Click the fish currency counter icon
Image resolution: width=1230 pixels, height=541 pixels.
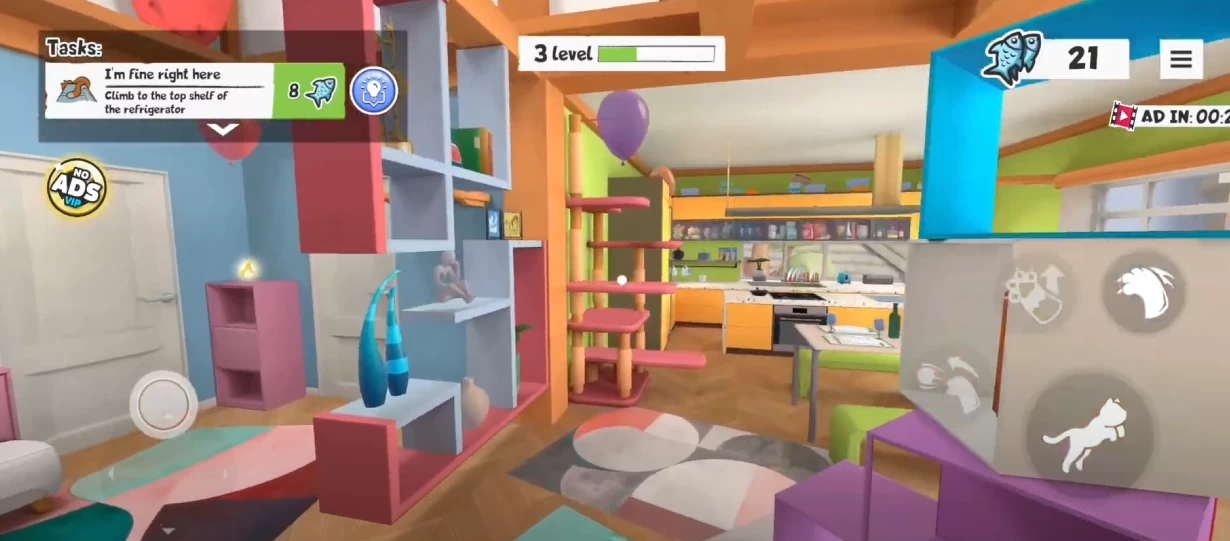tap(1013, 58)
